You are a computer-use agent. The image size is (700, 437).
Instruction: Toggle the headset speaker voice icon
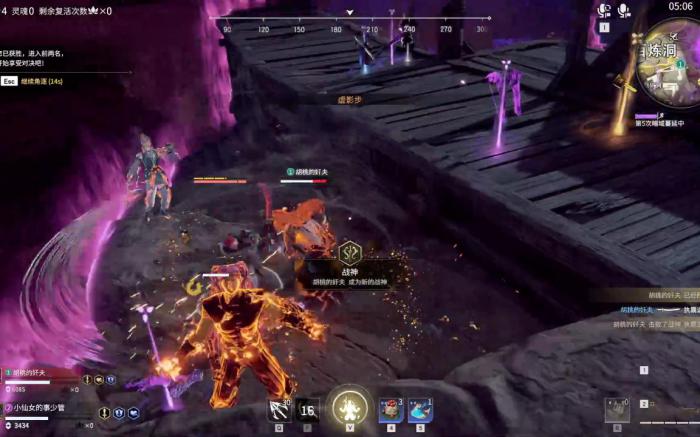point(604,11)
